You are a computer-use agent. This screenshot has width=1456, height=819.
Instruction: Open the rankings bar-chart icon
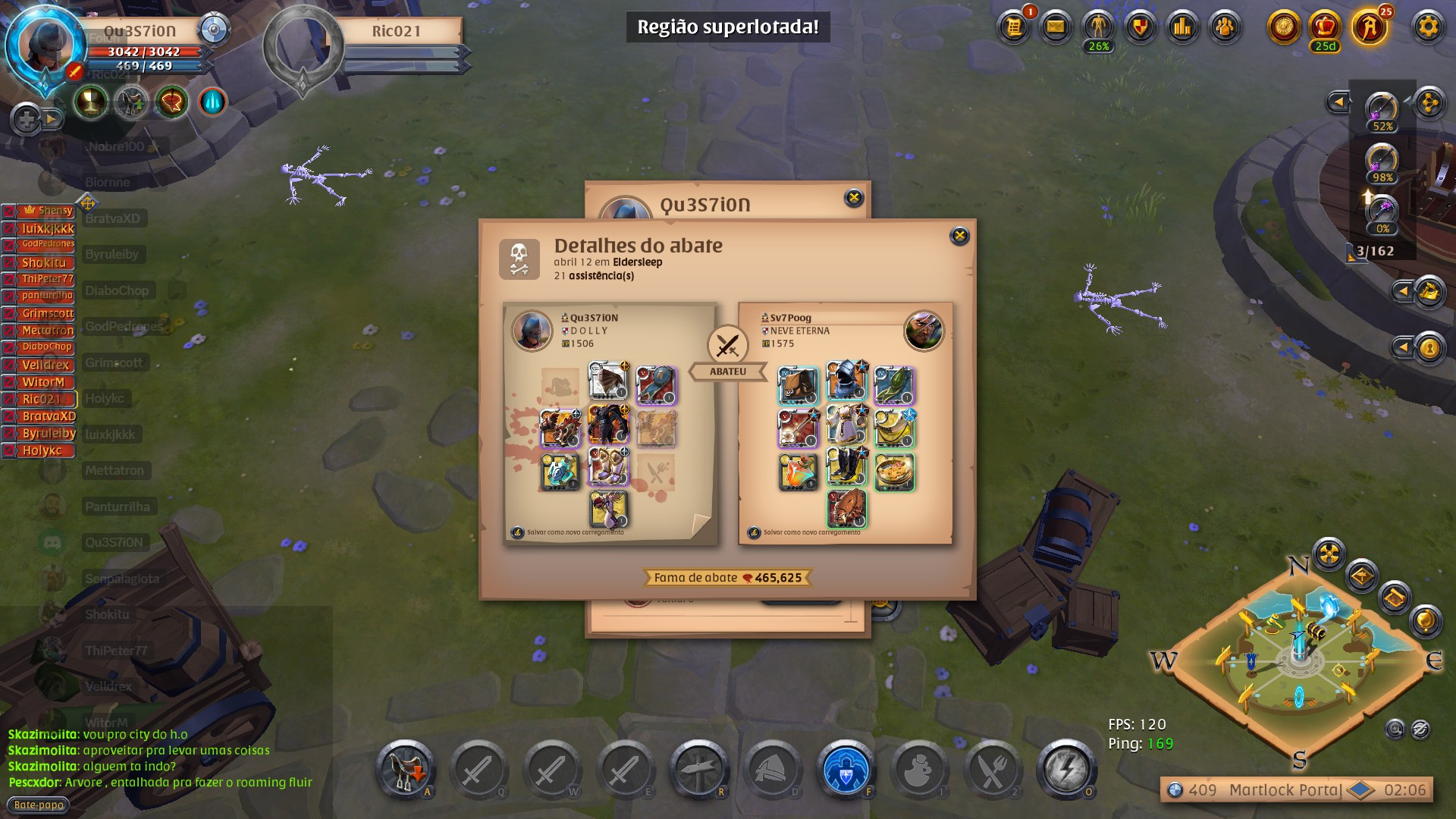[x=1182, y=27]
